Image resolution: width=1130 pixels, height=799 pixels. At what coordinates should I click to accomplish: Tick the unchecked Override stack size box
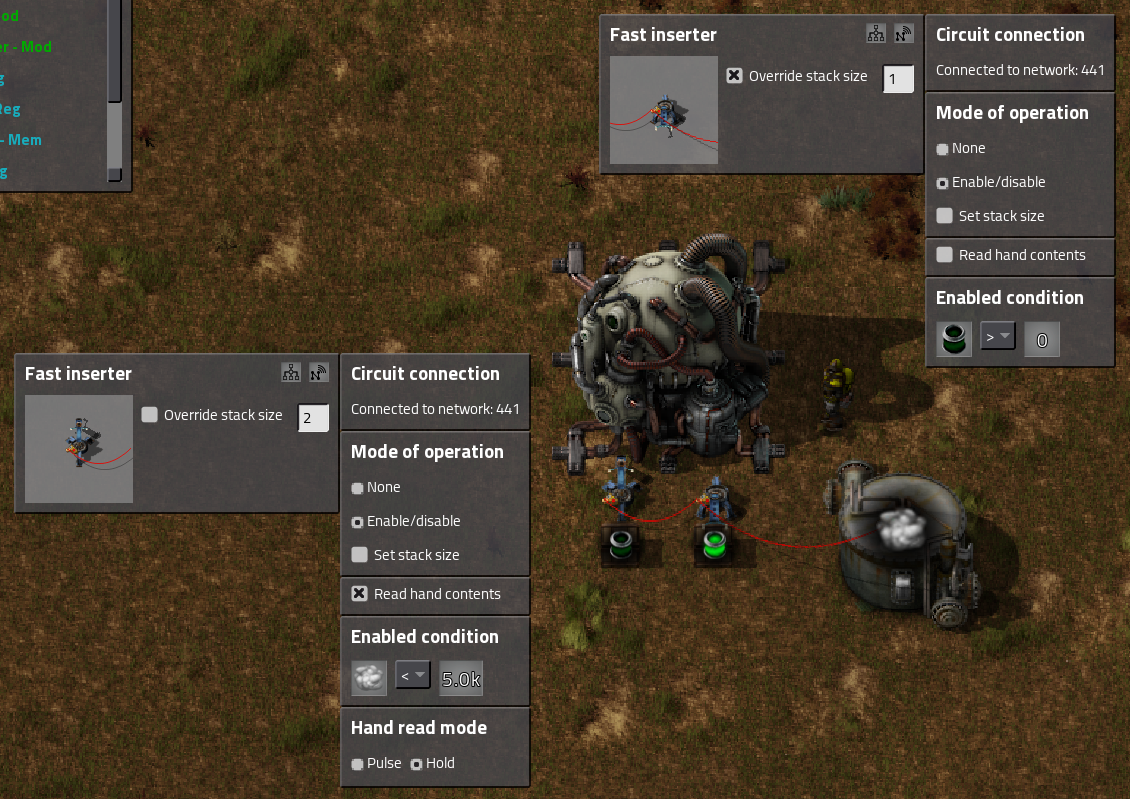coord(150,415)
